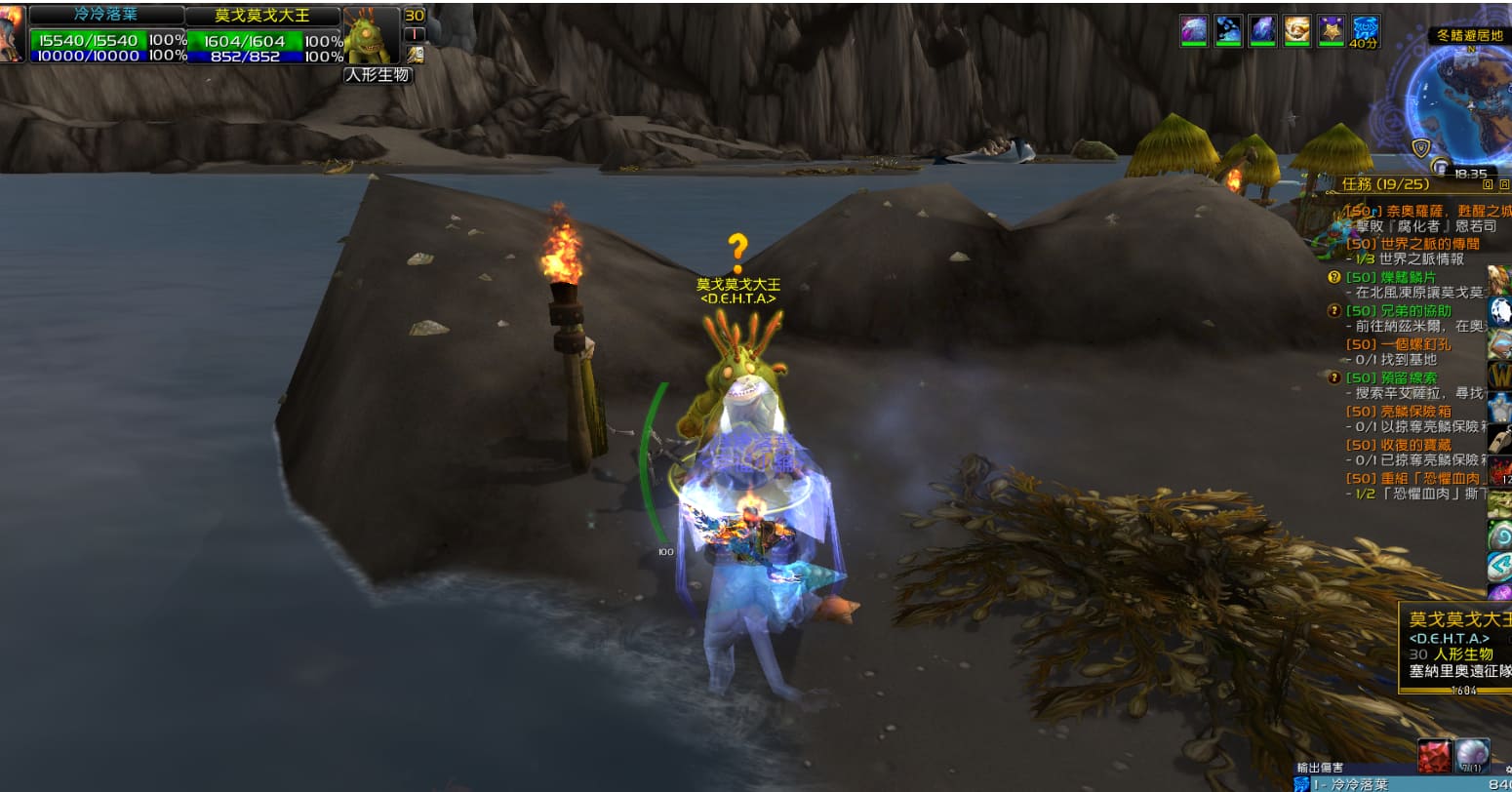Select the 世界之脈的傳聞 quest entry

point(1413,244)
